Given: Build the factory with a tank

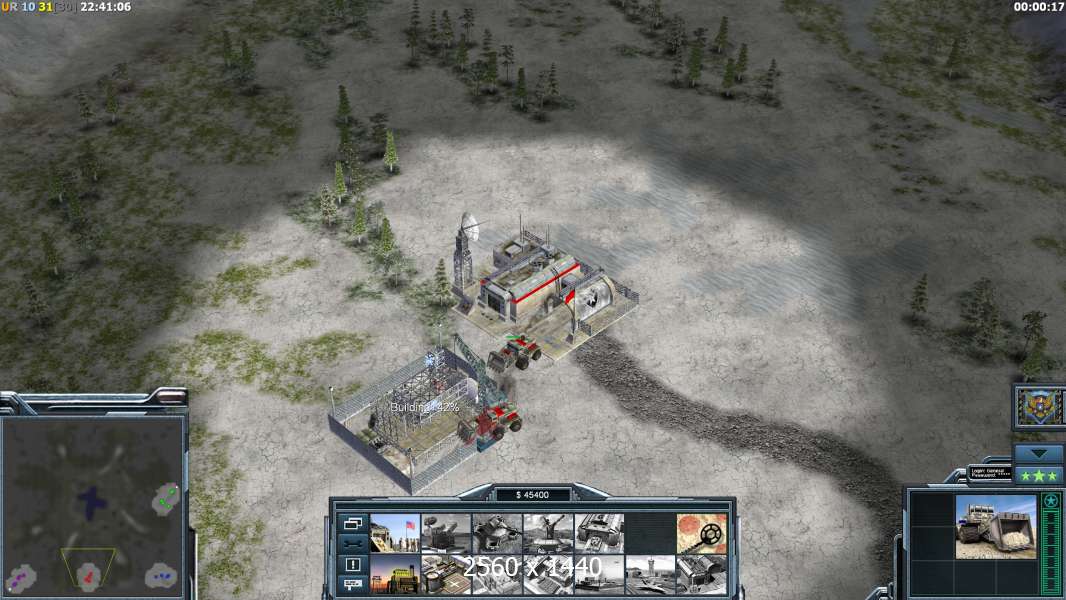Looking at the screenshot, I should click(599, 533).
